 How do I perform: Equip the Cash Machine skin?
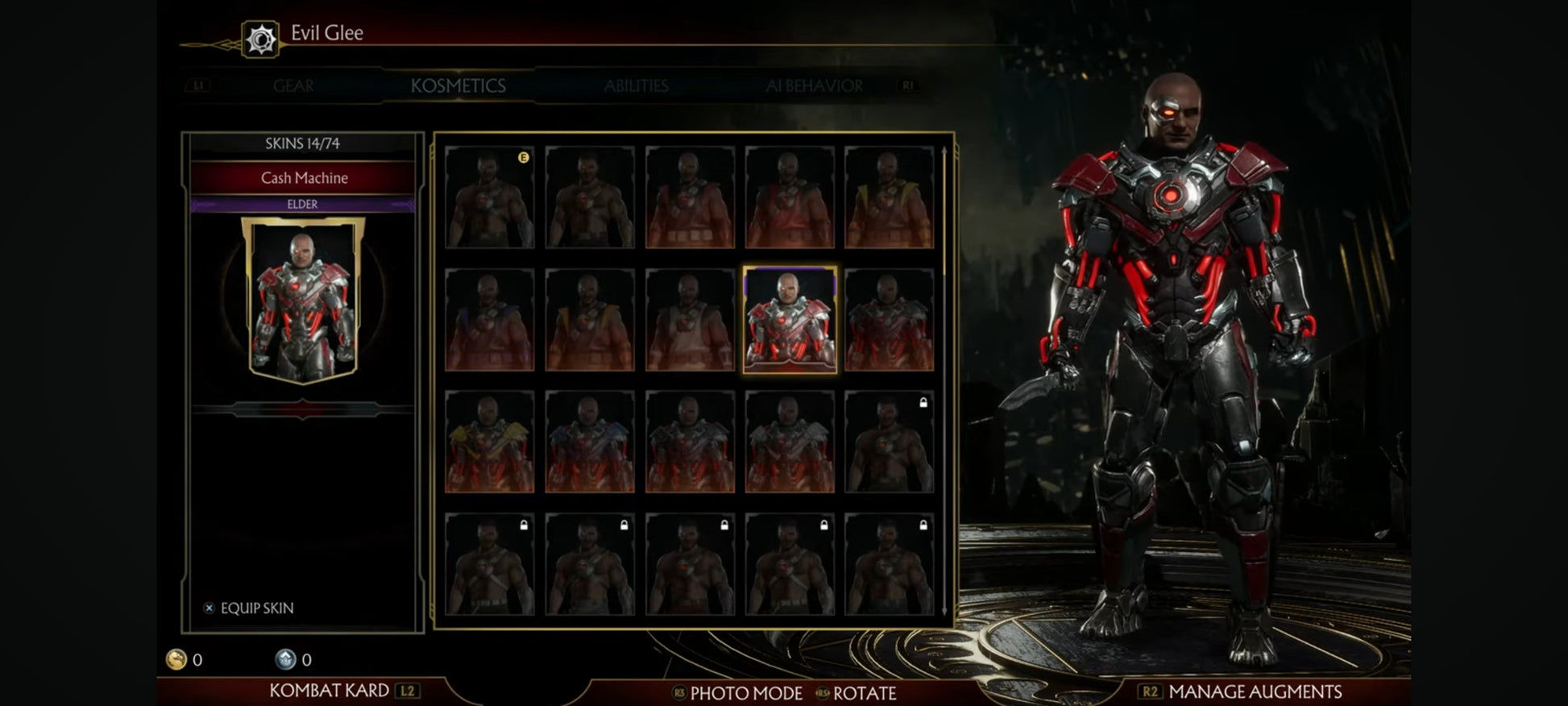249,608
